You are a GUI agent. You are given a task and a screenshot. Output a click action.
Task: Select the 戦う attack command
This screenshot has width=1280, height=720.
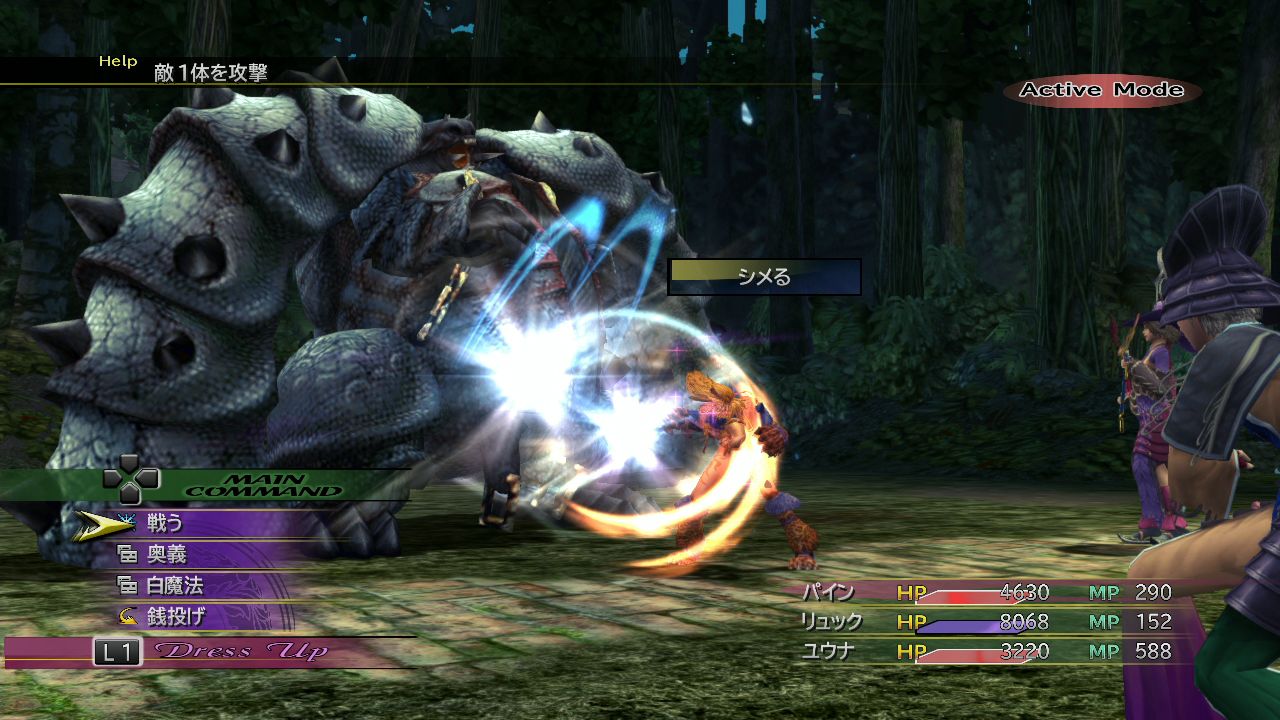click(x=165, y=522)
